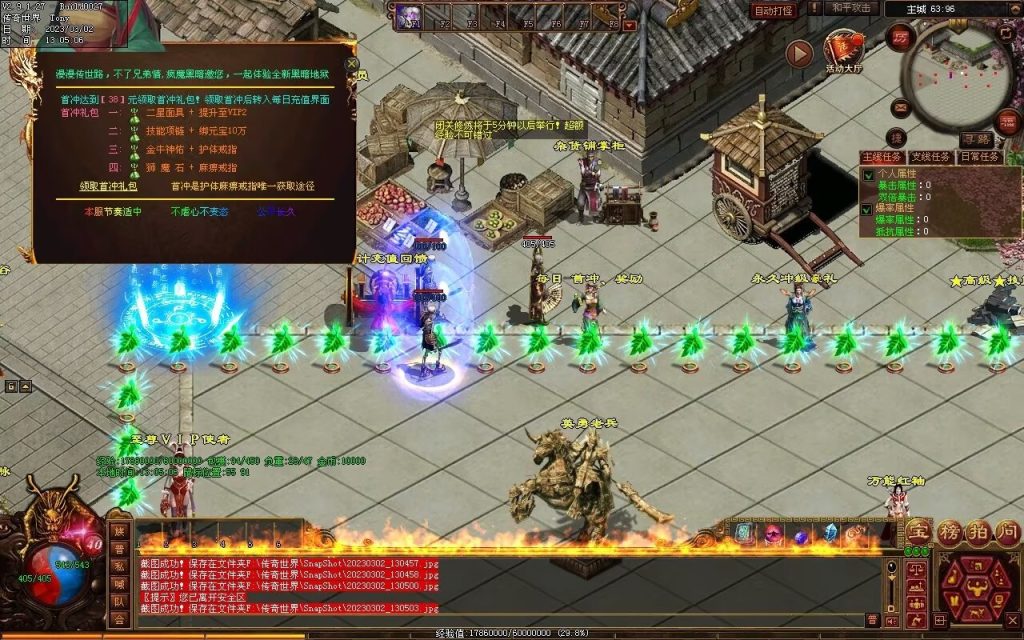Open the 宝 treasure shop button

[x=919, y=532]
